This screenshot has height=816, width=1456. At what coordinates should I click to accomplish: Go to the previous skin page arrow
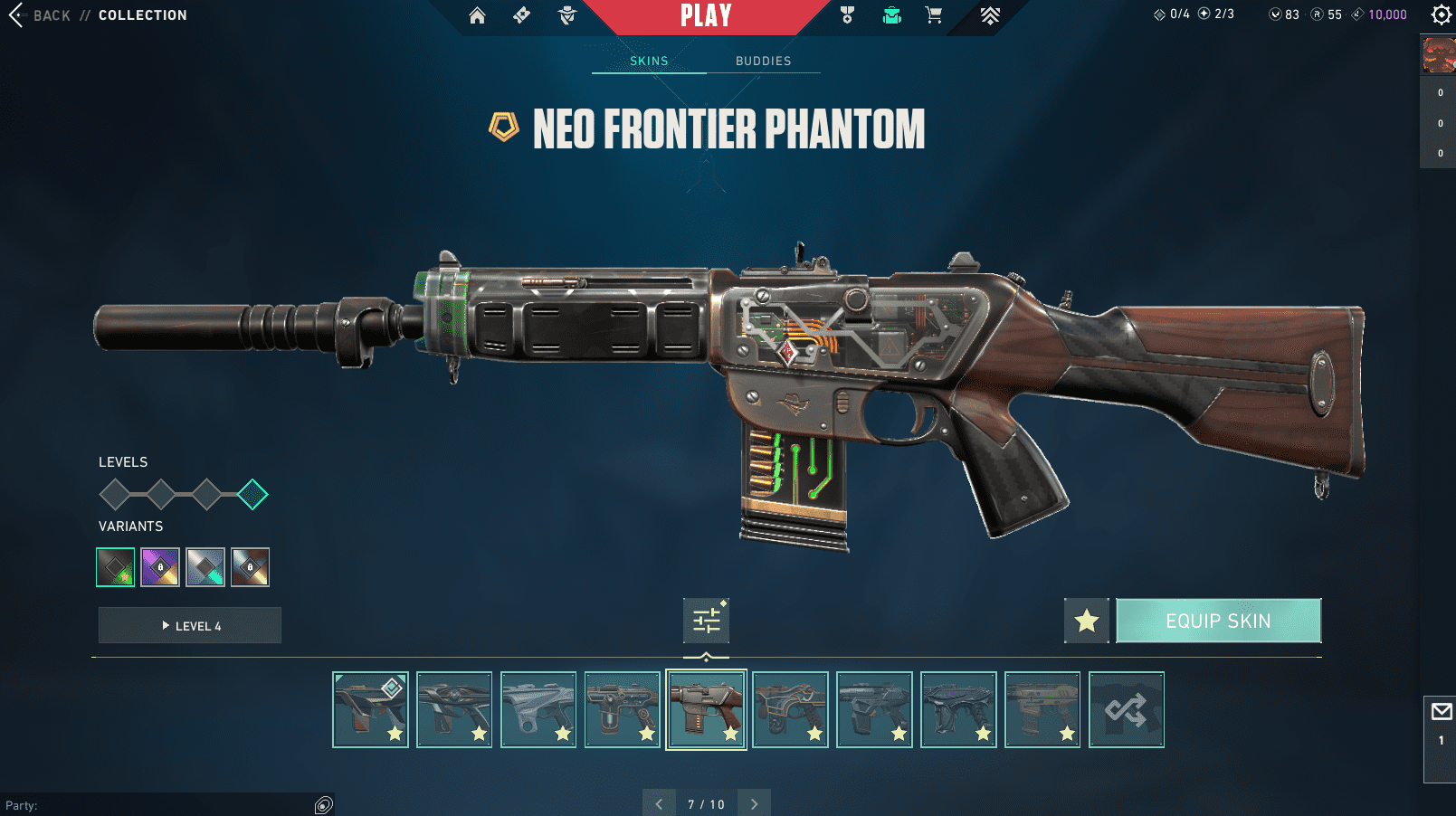click(x=659, y=803)
